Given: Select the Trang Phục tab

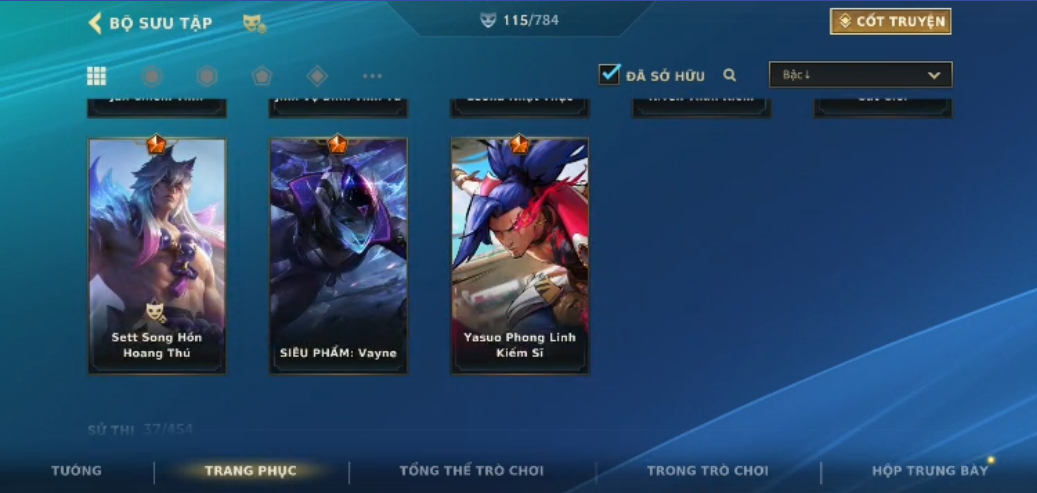Looking at the screenshot, I should [x=250, y=471].
